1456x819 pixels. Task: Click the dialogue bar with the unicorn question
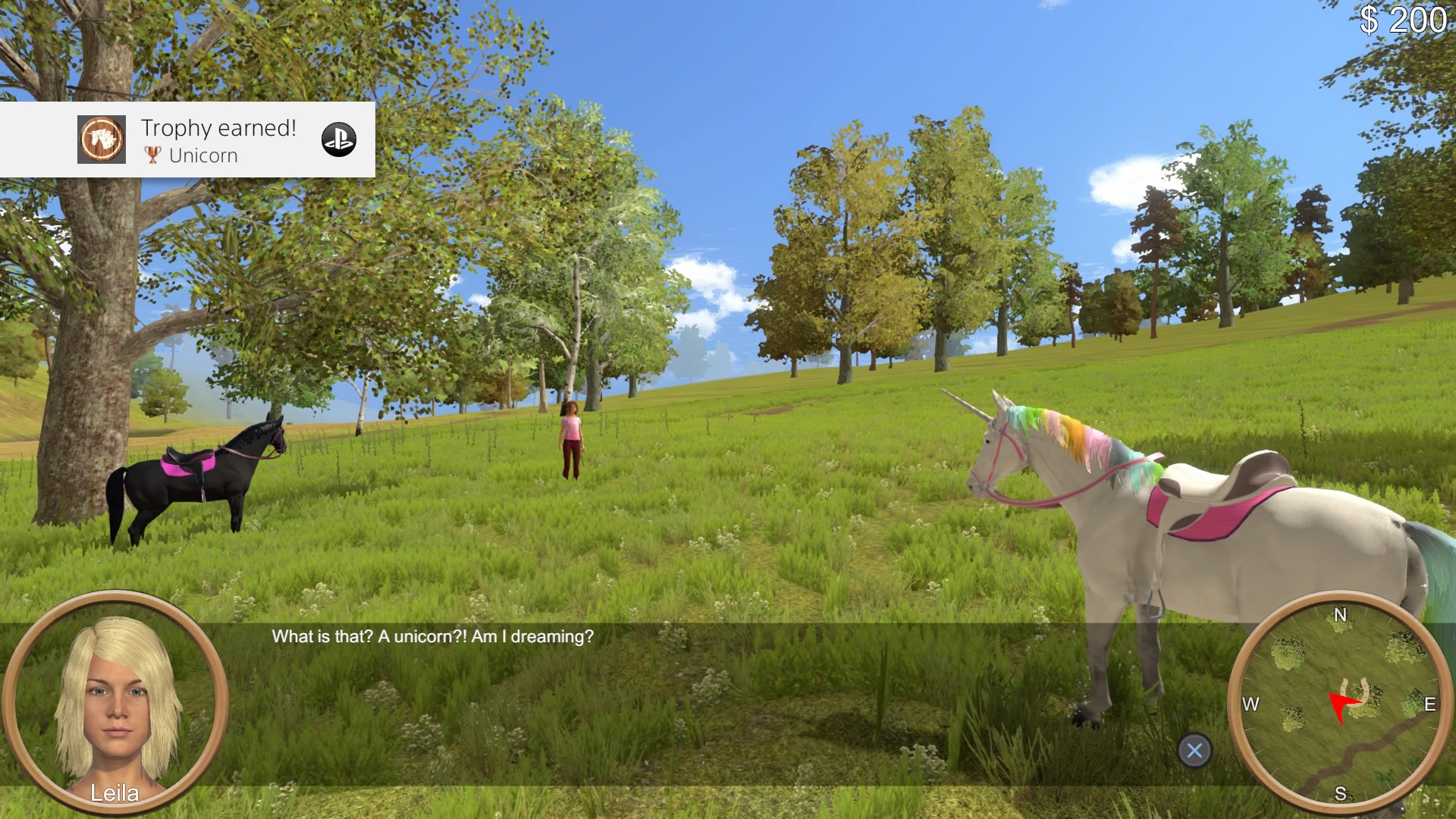tap(432, 637)
